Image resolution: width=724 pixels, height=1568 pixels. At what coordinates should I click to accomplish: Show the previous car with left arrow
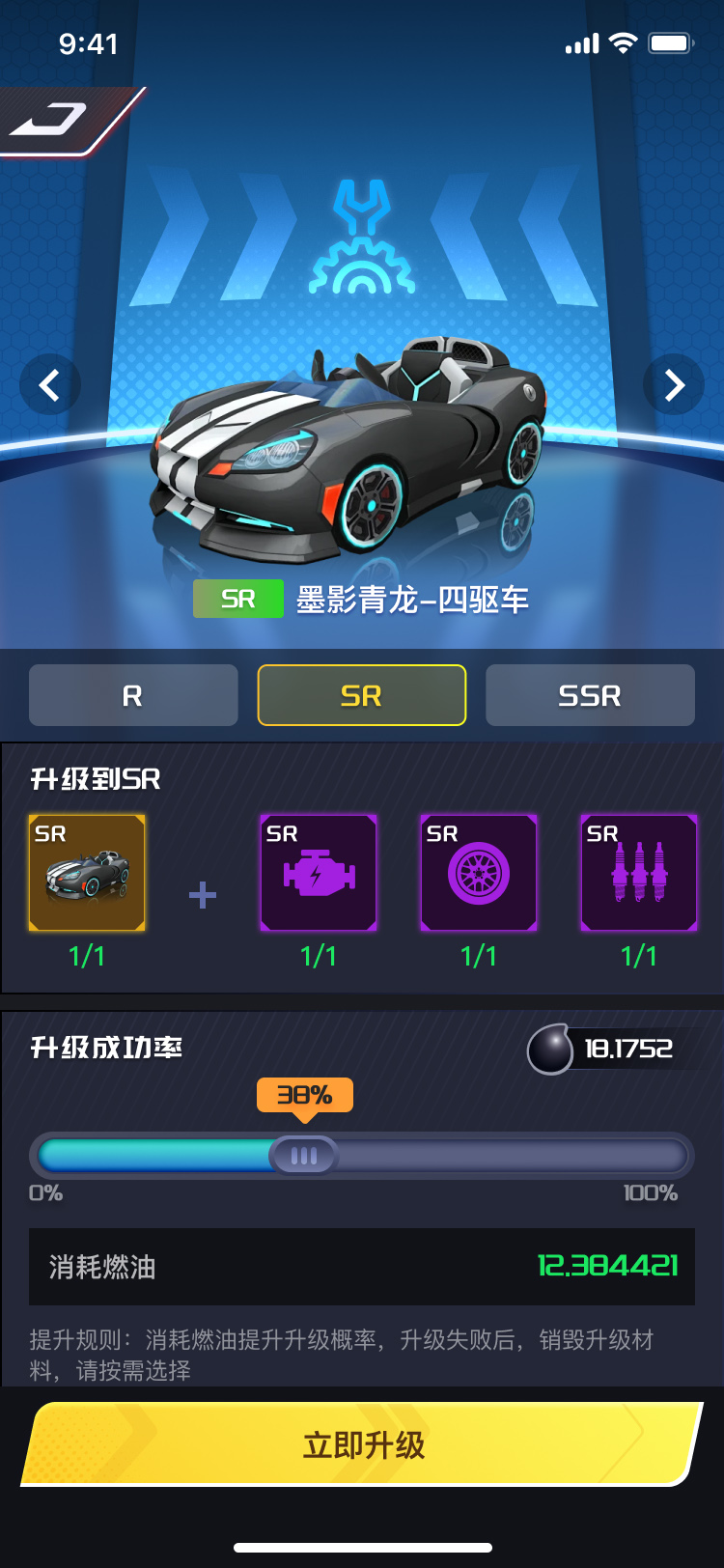(49, 385)
